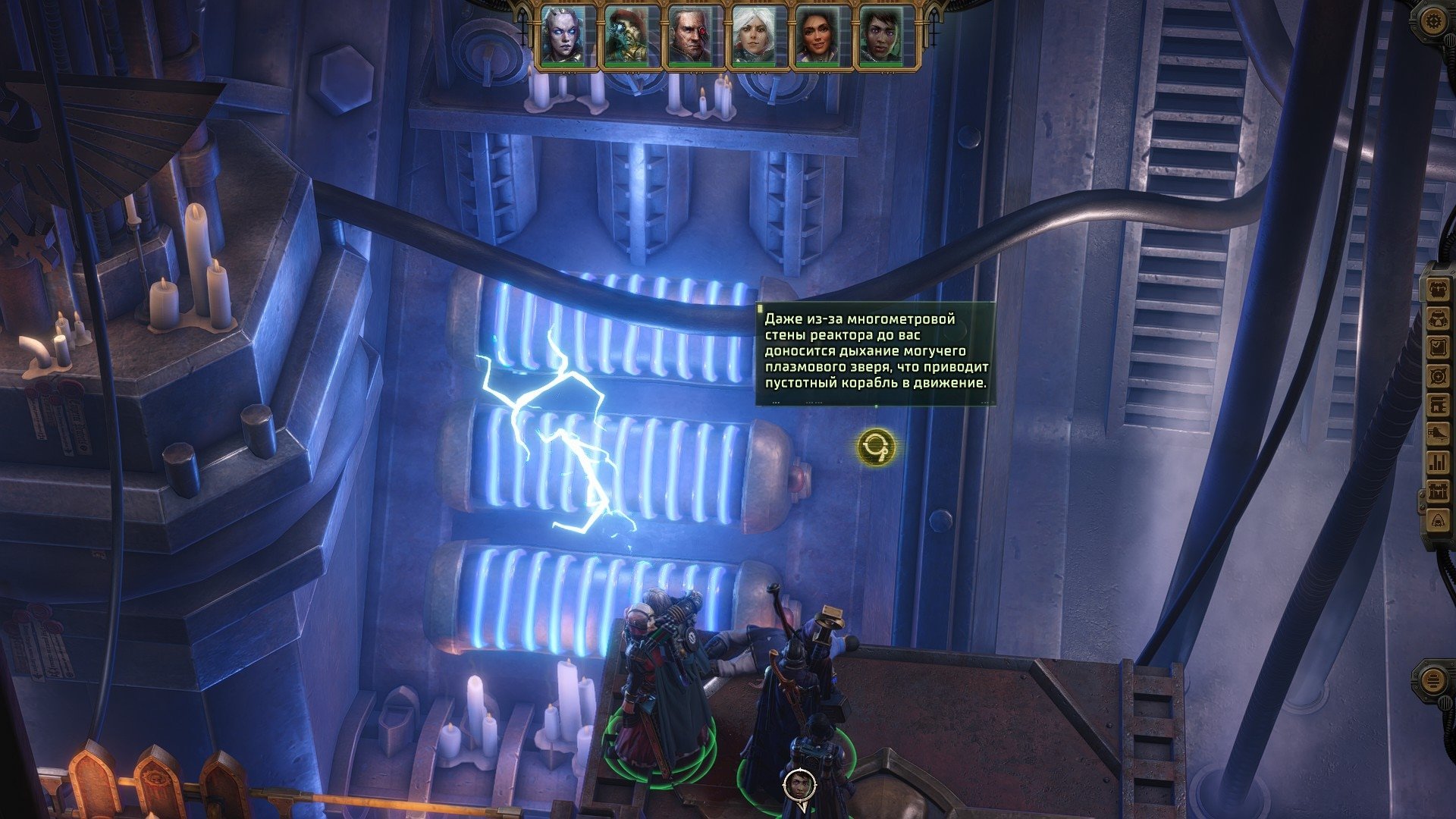
Task: Select the grey-haired man with red bionic eye
Action: (689, 36)
